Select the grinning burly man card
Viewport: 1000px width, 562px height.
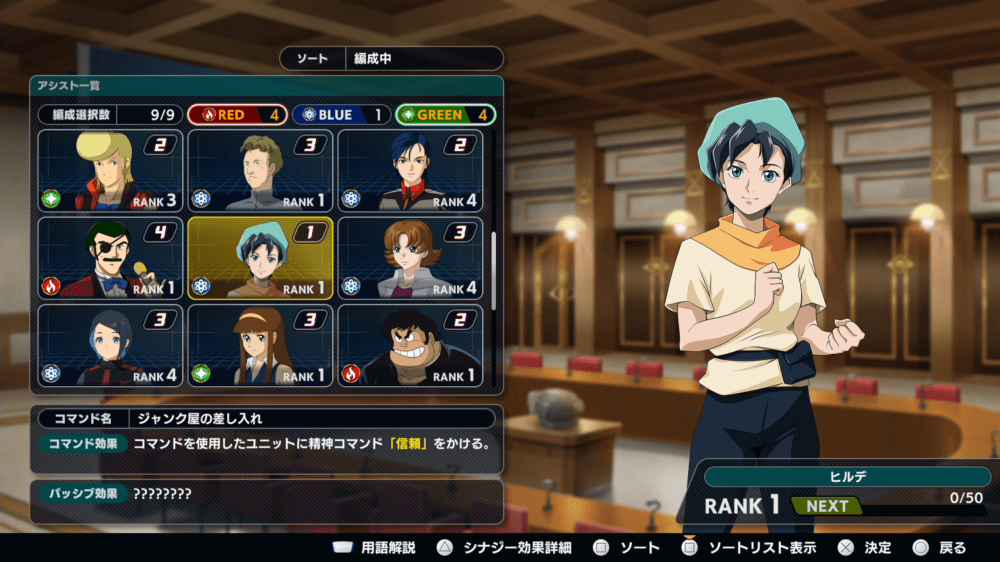coord(410,346)
